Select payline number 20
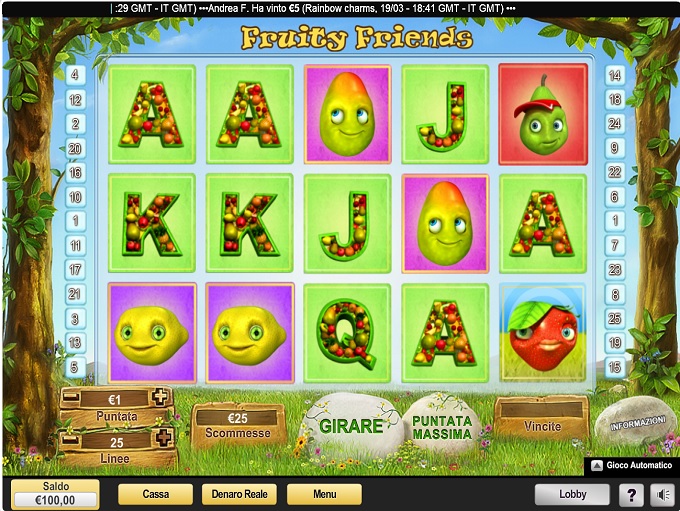Viewport: 680px width, 511px height. pos(76,148)
